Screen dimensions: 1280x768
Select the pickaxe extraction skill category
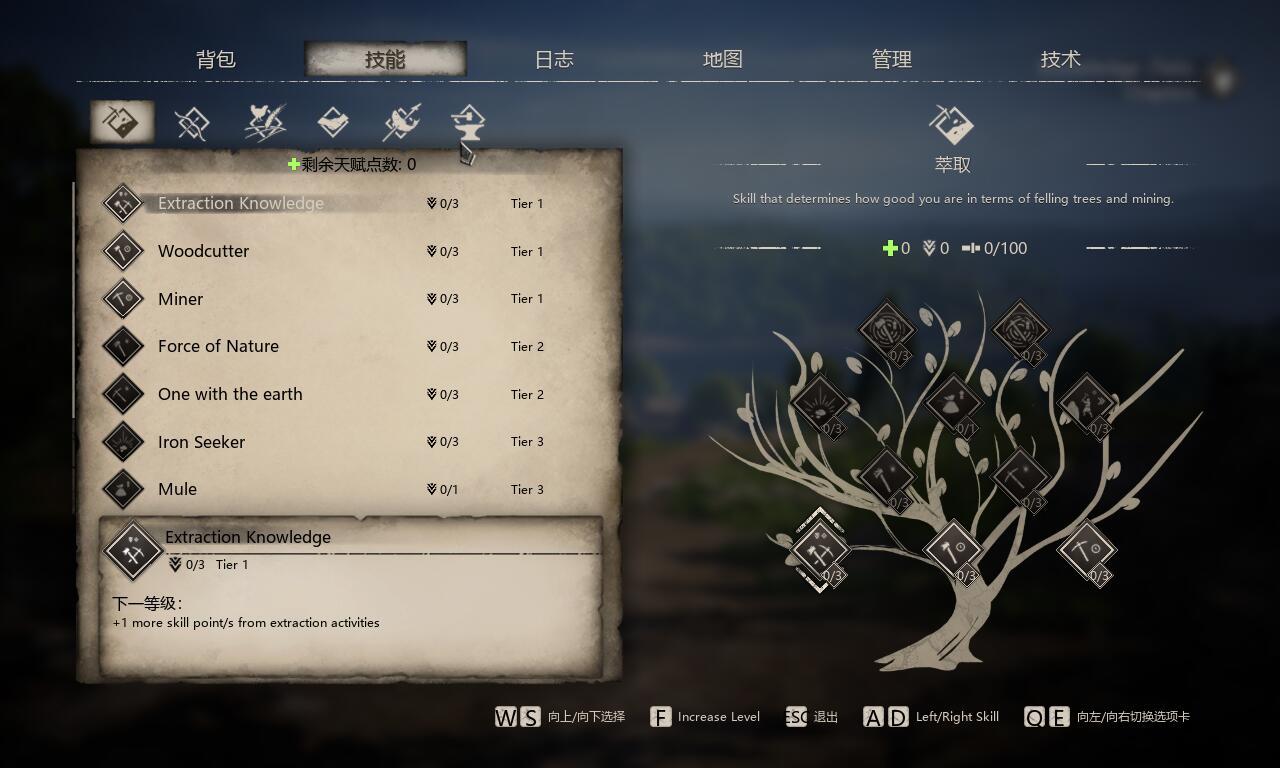122,123
